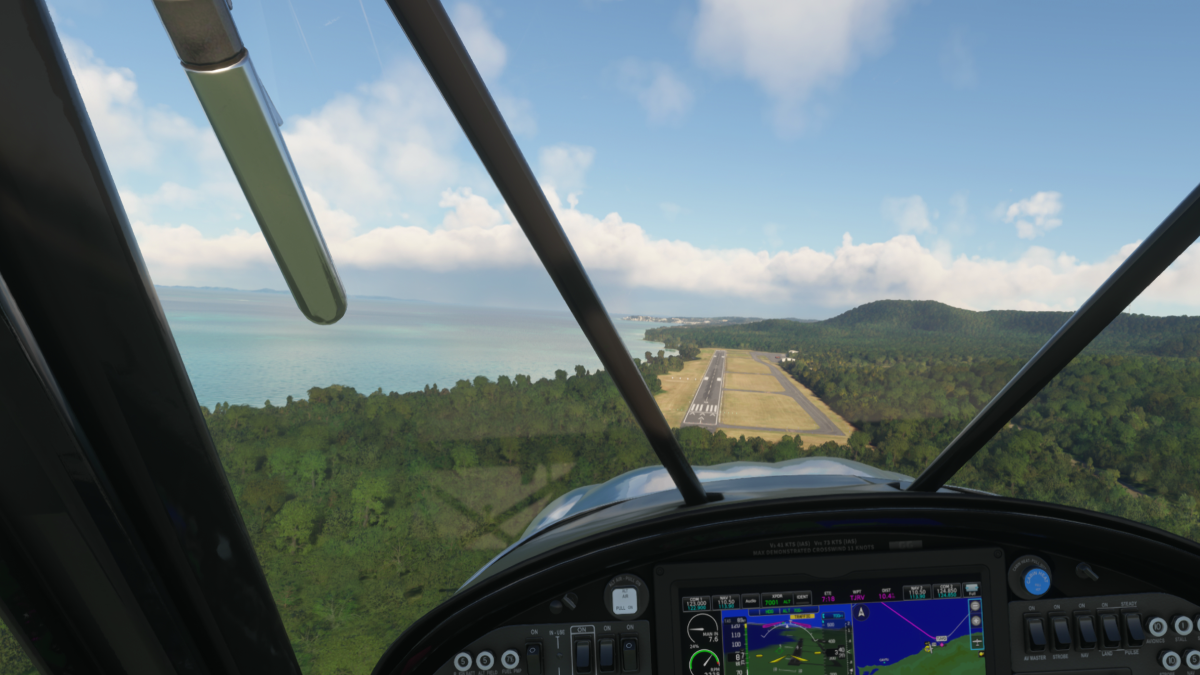The width and height of the screenshot is (1200, 675).
Task: Open the Audio panel button
Action: pos(750,602)
